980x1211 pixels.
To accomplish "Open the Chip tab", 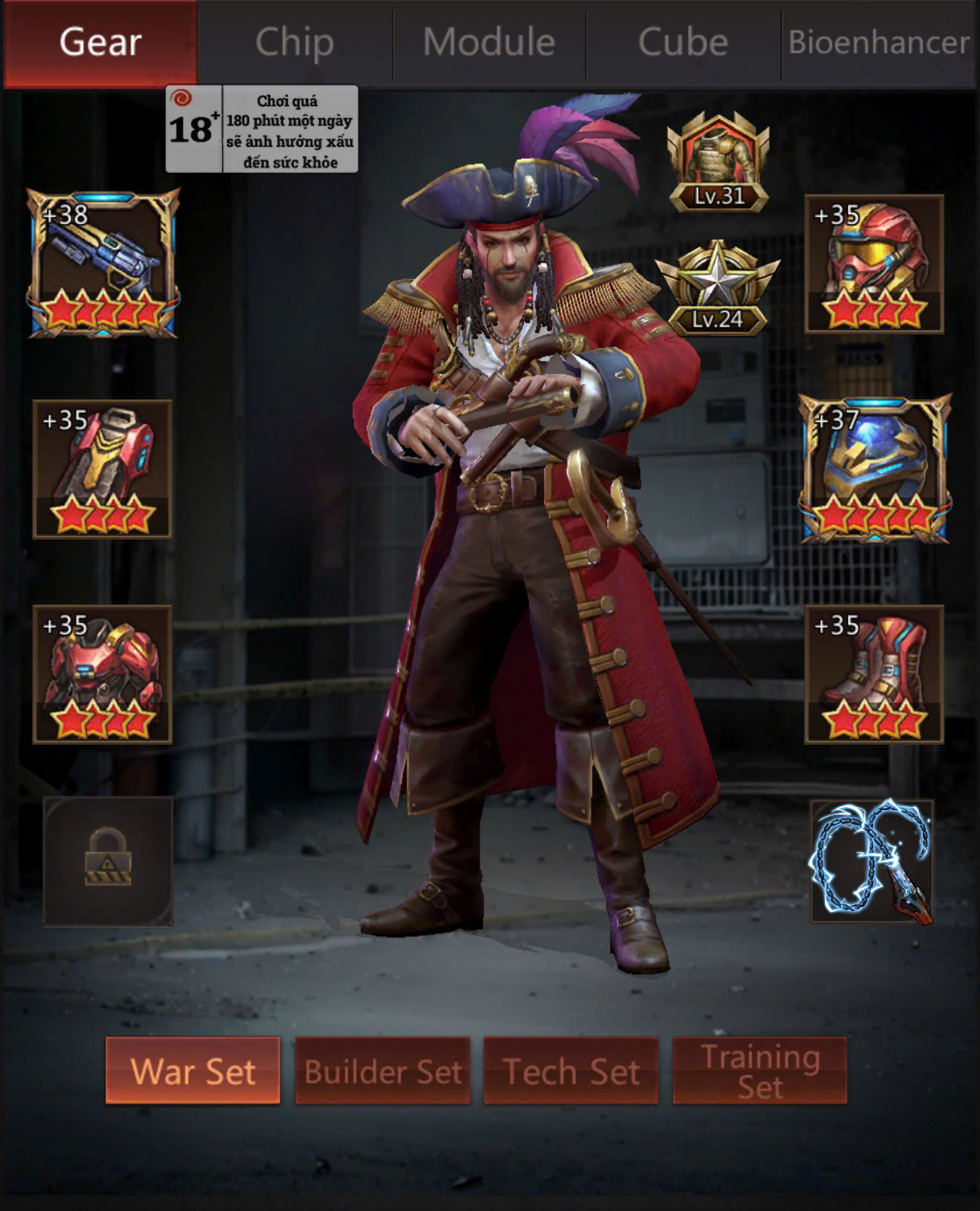I will click(x=295, y=42).
